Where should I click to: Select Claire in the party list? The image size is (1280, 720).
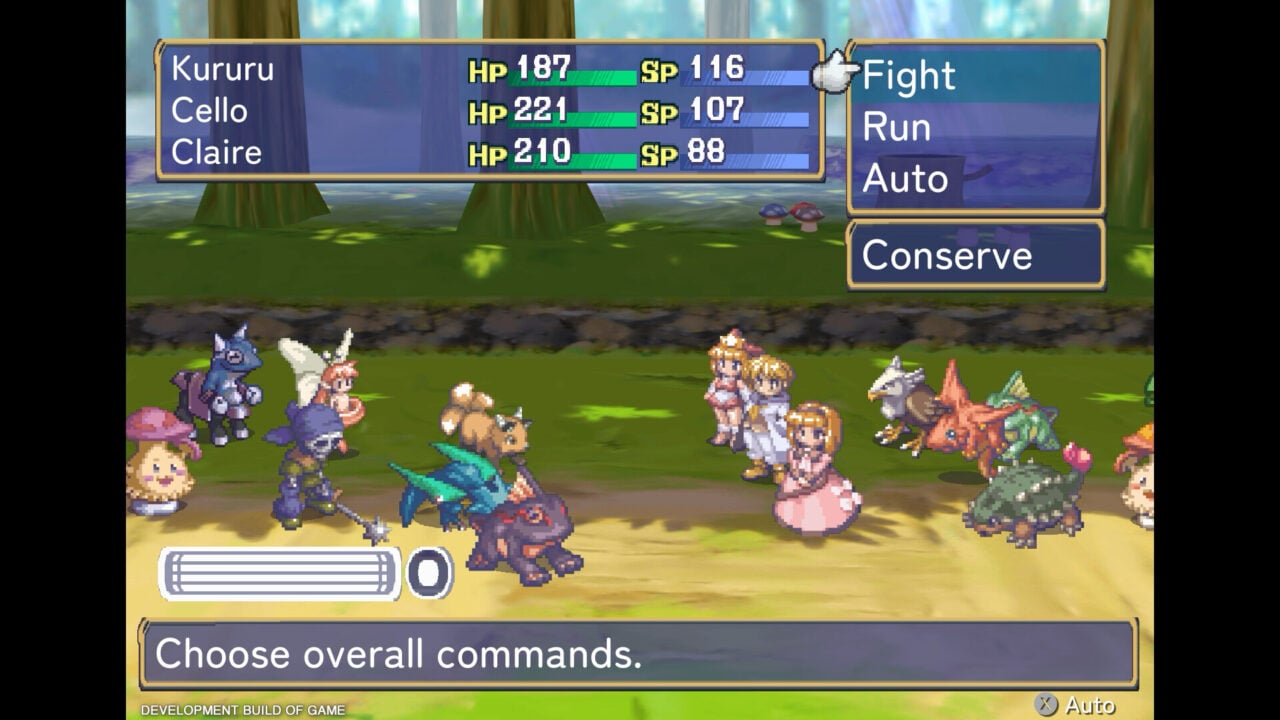click(x=216, y=153)
